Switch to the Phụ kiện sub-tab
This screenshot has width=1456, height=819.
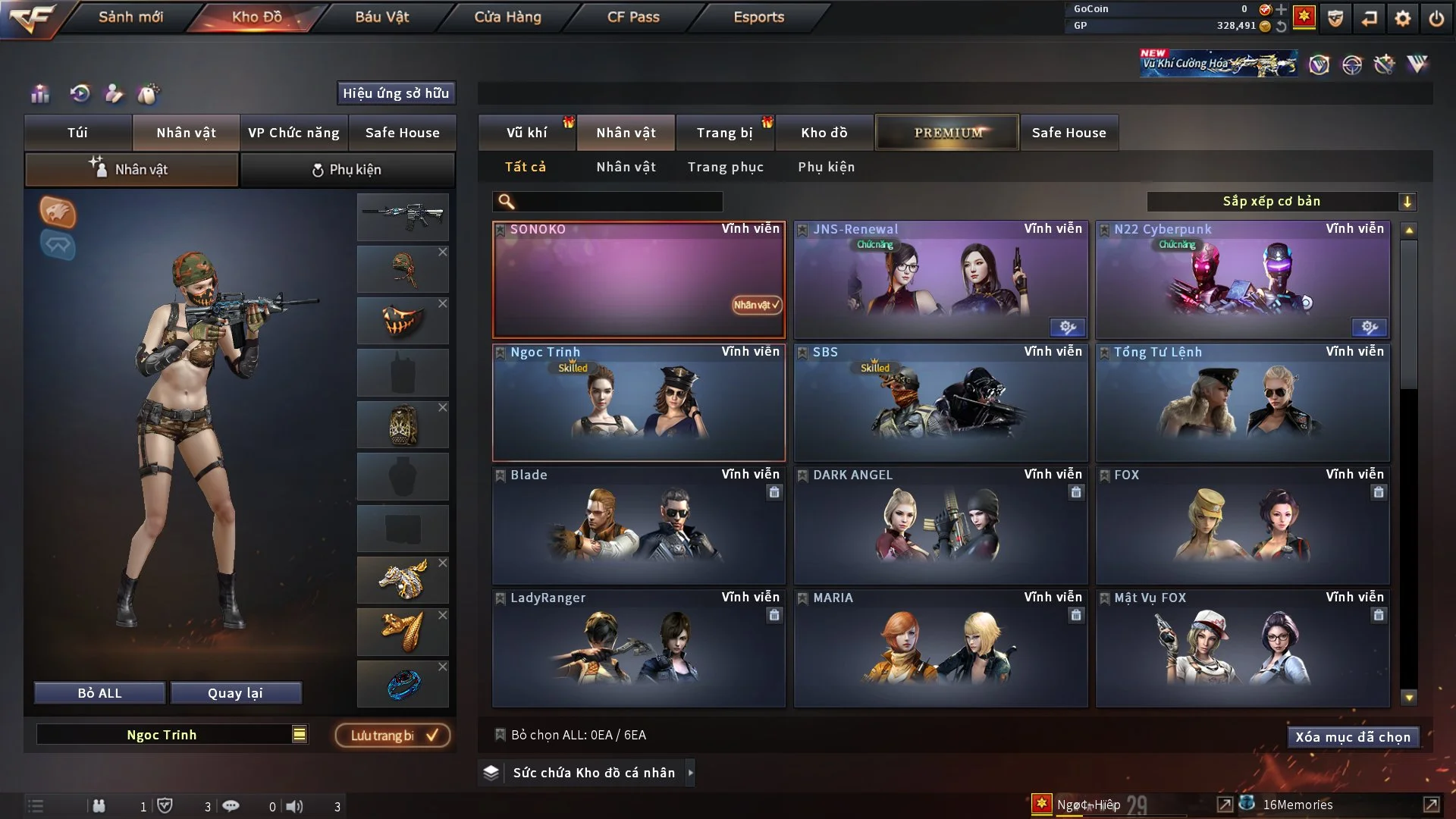pos(347,170)
